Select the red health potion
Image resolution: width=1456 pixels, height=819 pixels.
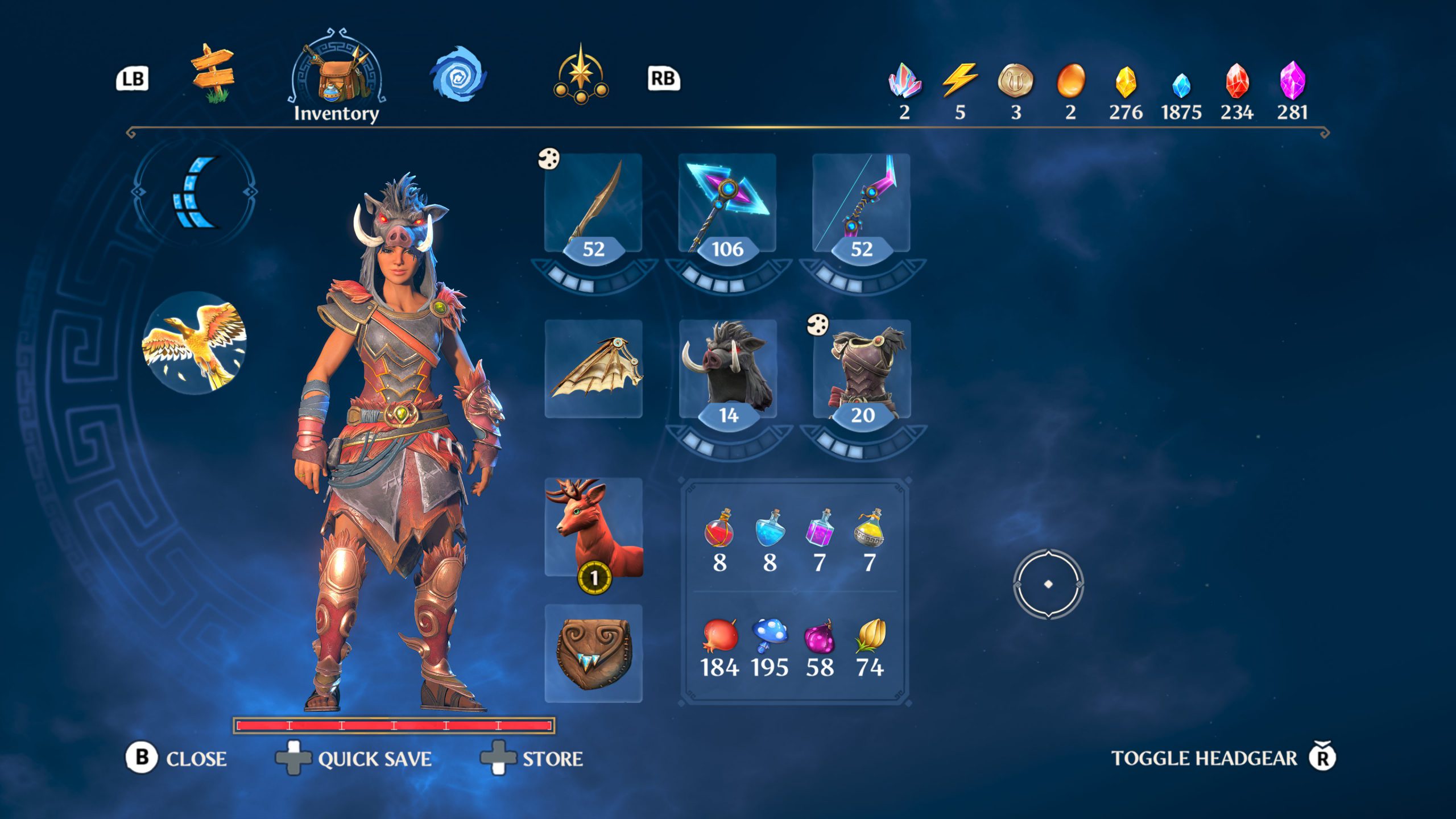[719, 529]
